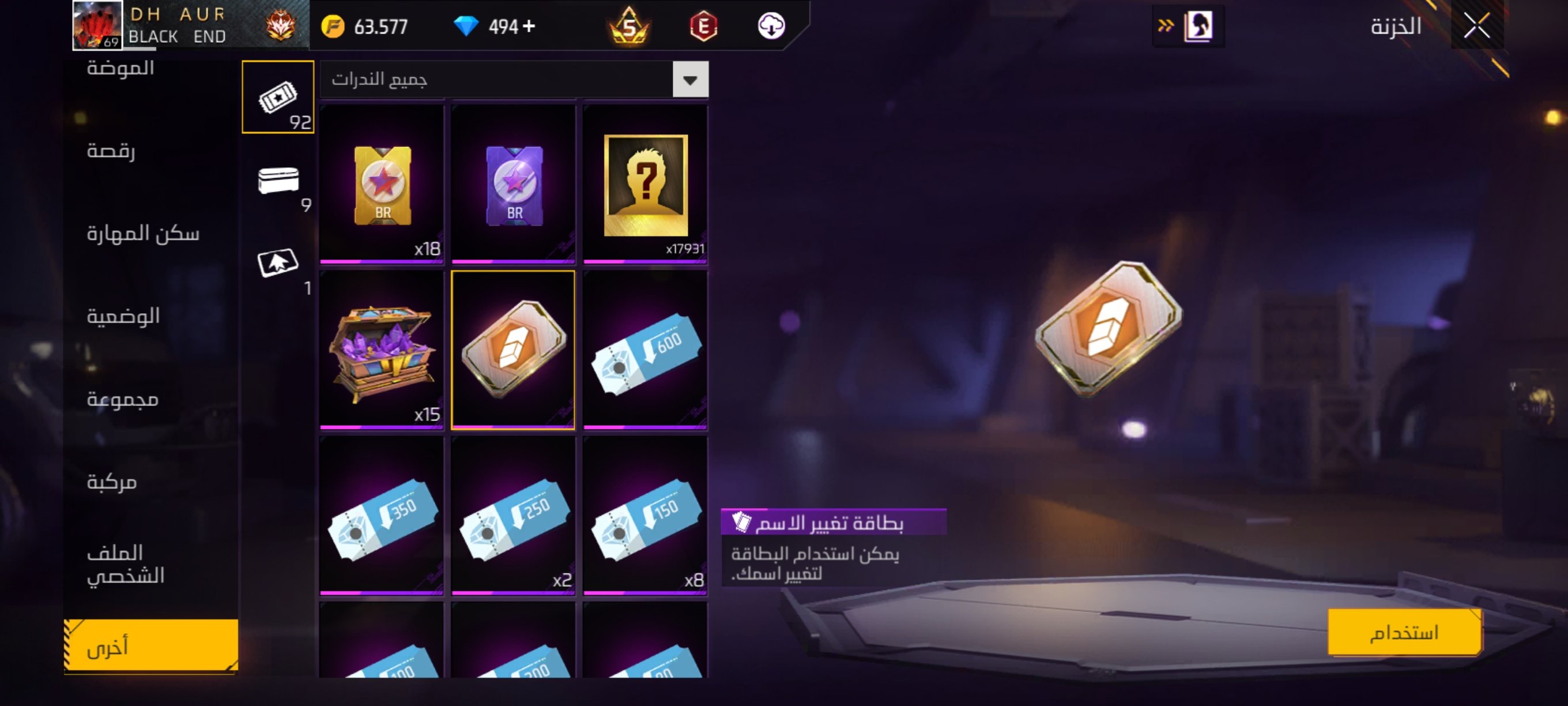This screenshot has width=1568, height=706.
Task: Open the character preview icon button
Action: tap(1197, 26)
